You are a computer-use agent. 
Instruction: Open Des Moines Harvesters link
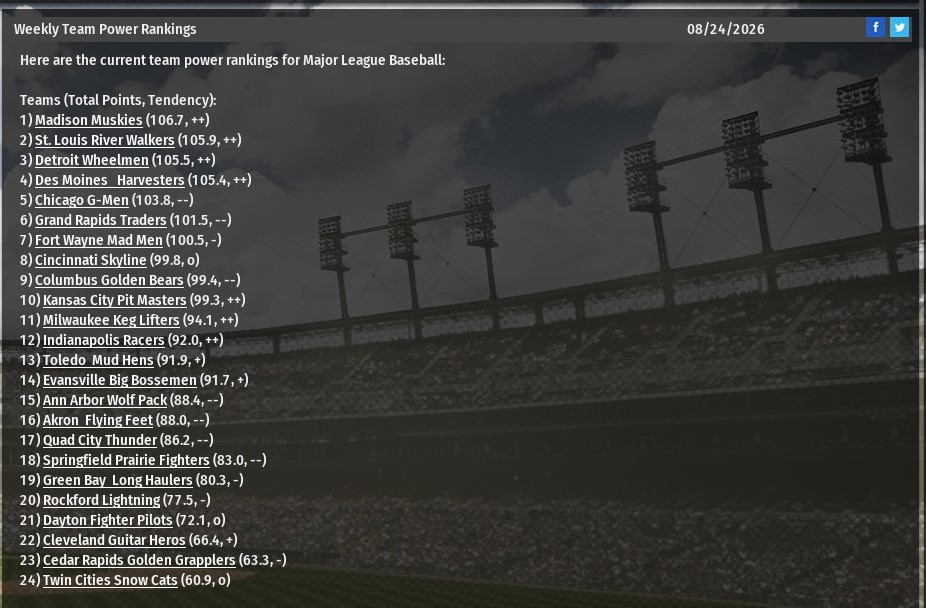(x=109, y=180)
